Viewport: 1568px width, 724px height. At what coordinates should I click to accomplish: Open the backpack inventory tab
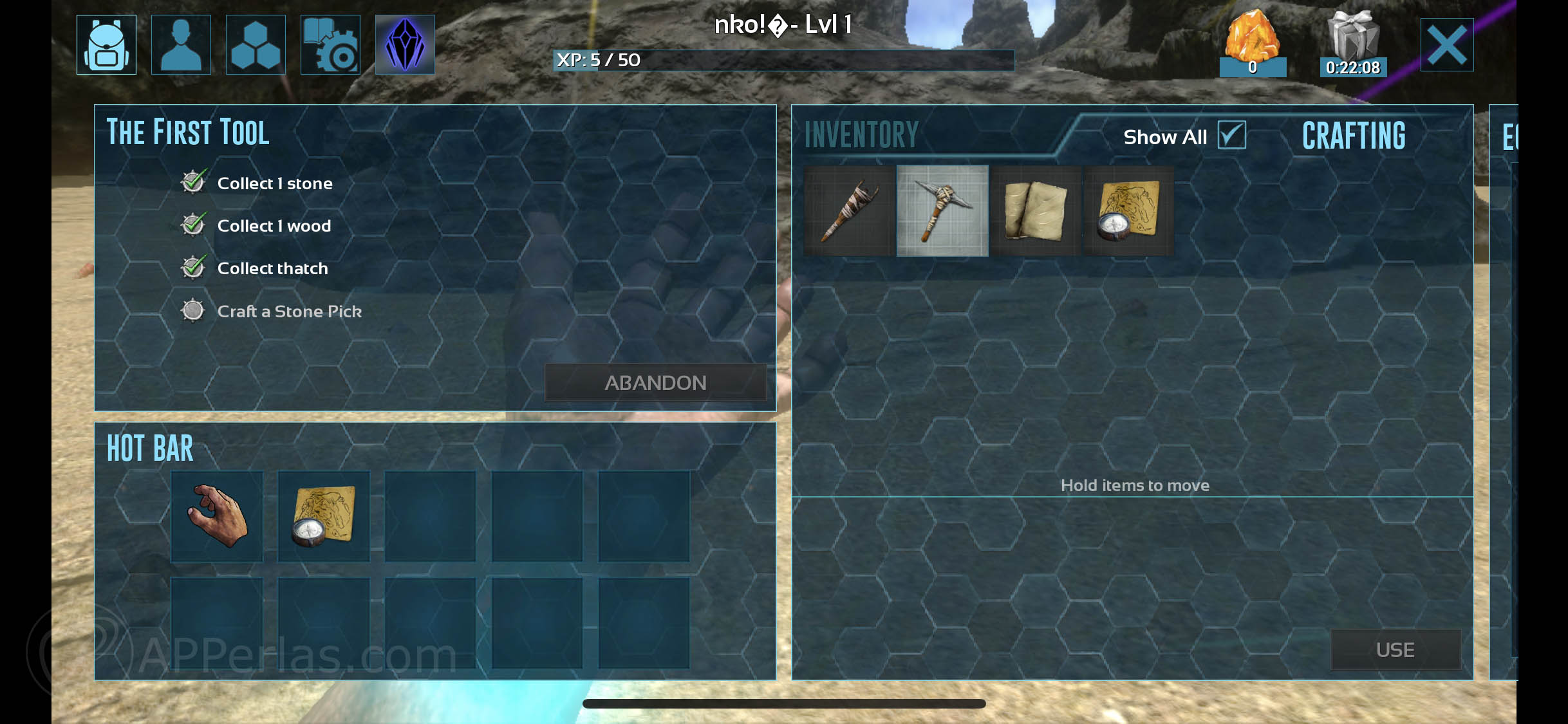[106, 45]
